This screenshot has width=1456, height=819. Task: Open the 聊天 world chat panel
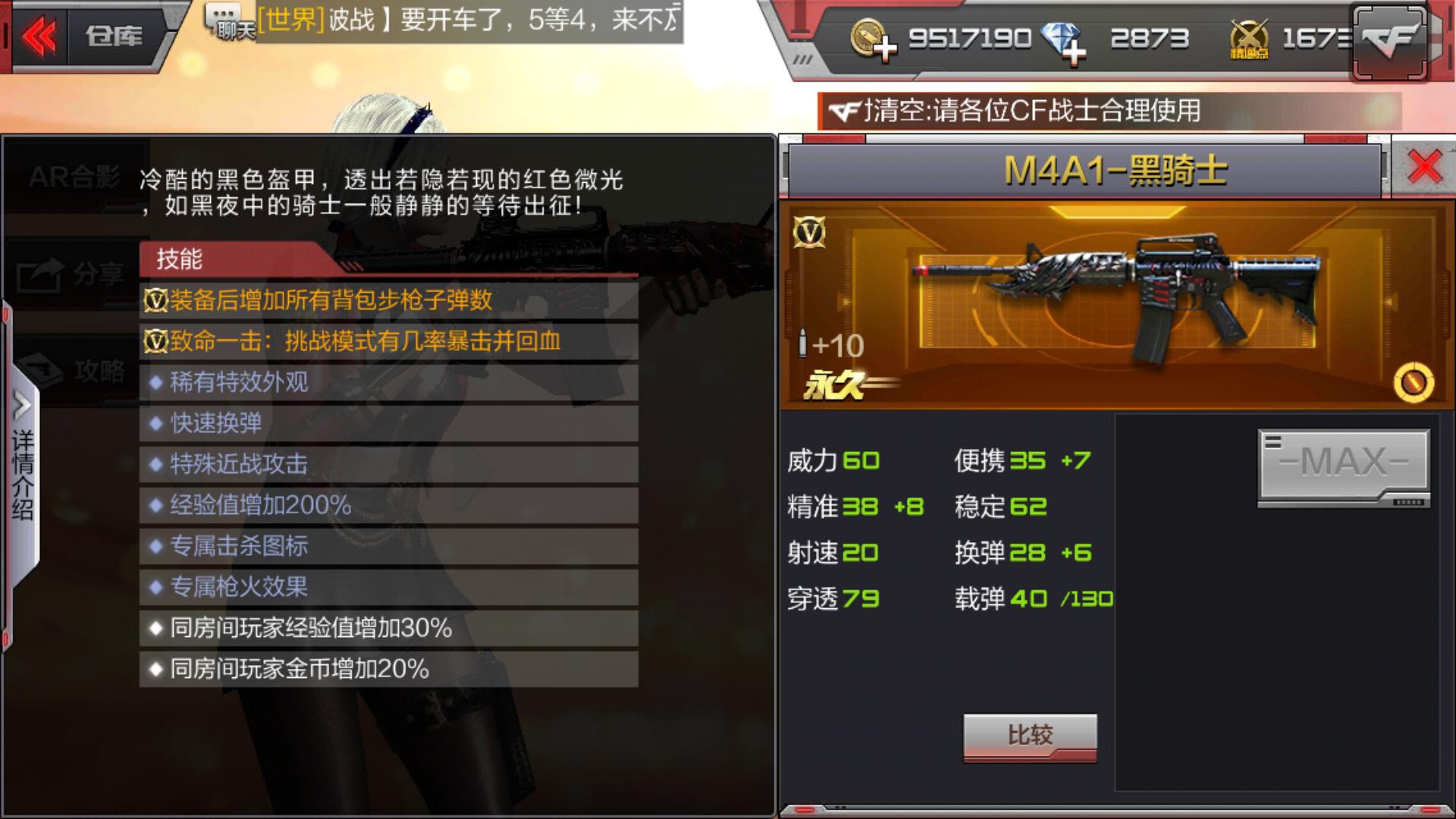pyautogui.click(x=226, y=21)
